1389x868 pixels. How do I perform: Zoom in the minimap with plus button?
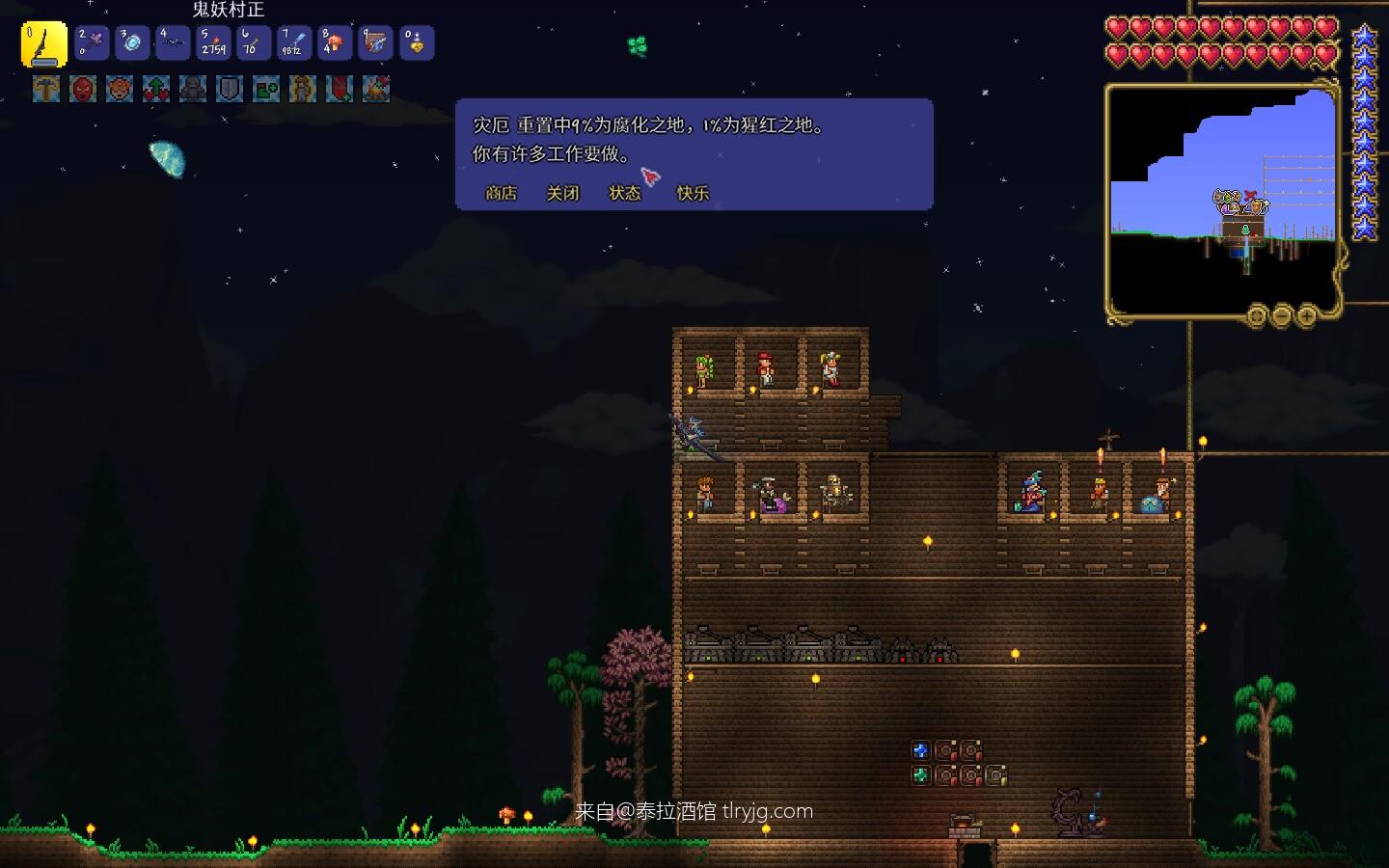[1307, 315]
